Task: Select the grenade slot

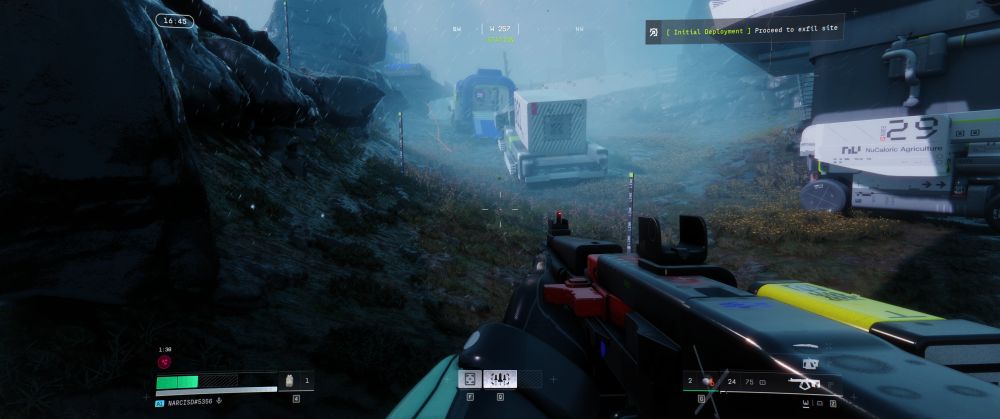Action: [x=710, y=381]
